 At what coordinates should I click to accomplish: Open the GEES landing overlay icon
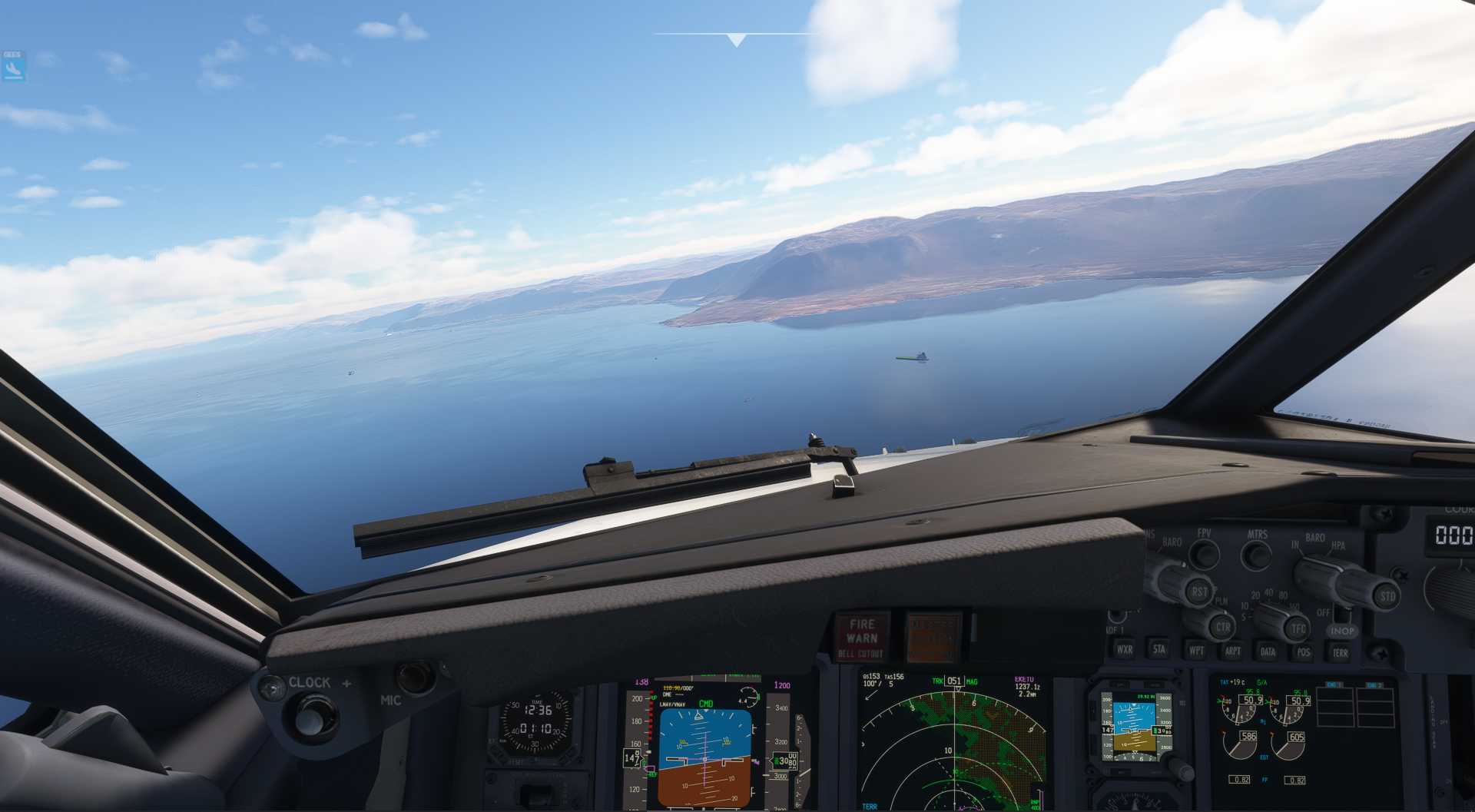tap(13, 67)
